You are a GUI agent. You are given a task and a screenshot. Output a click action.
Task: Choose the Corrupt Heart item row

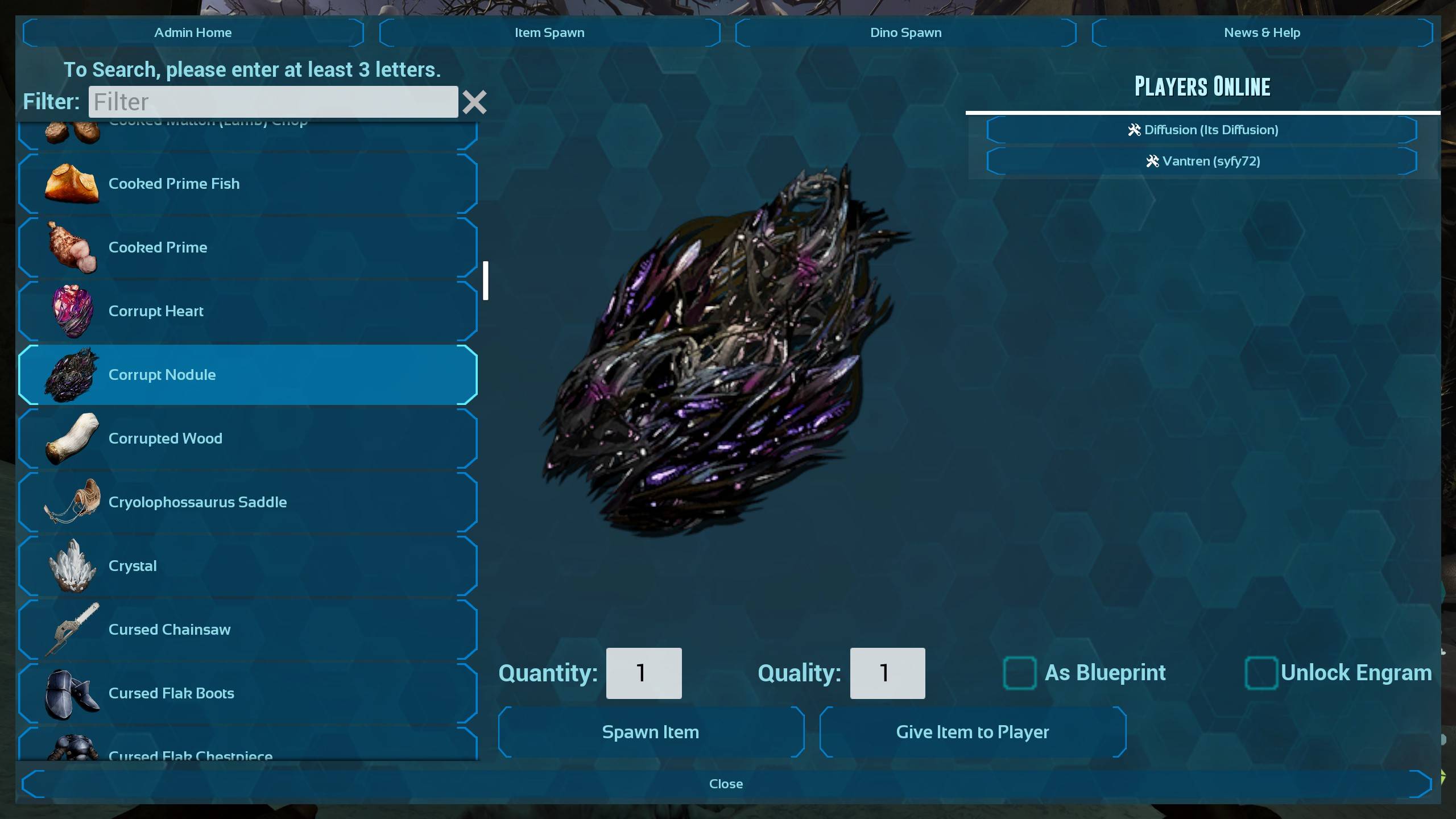248,311
